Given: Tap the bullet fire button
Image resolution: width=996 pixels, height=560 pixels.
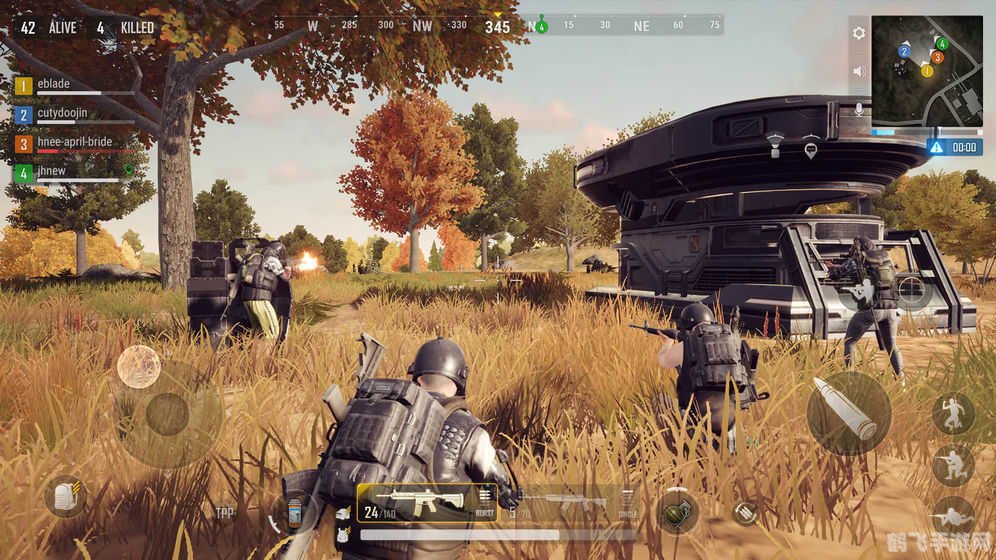Looking at the screenshot, I should click(848, 412).
